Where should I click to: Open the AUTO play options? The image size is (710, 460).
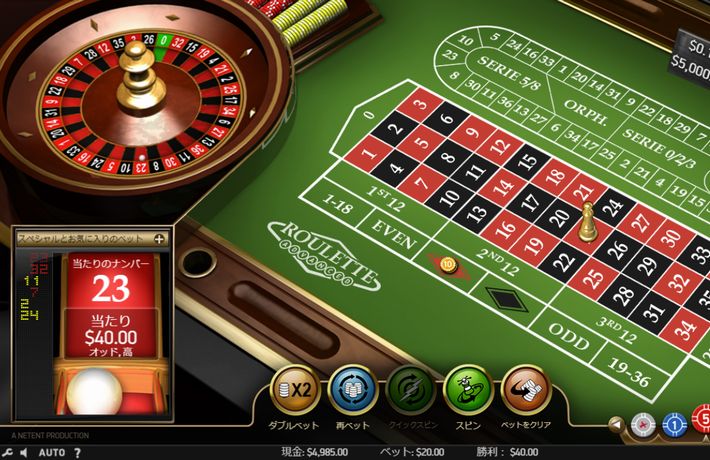(52, 452)
